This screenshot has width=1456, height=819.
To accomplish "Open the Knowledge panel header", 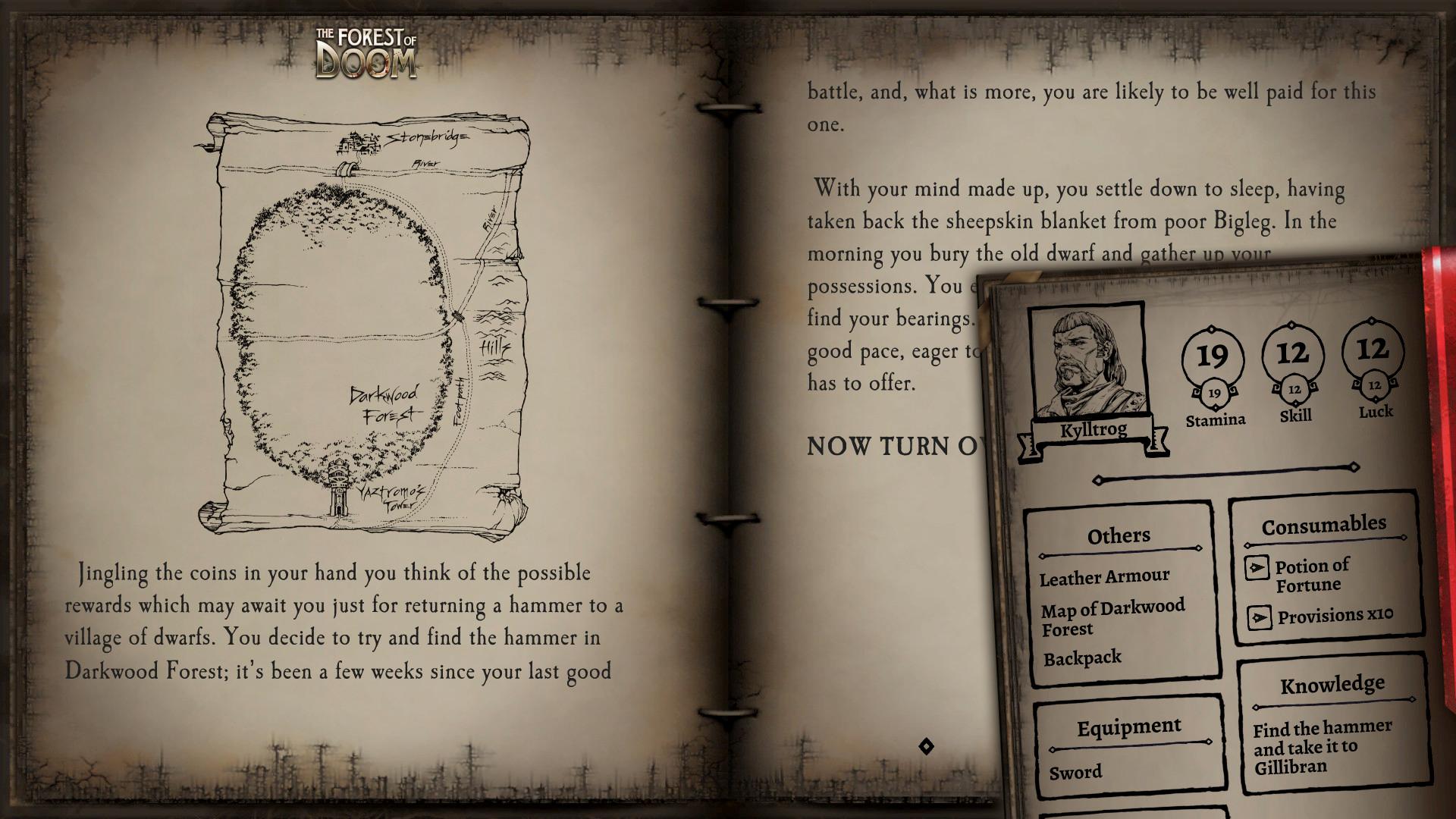I will (x=1334, y=683).
